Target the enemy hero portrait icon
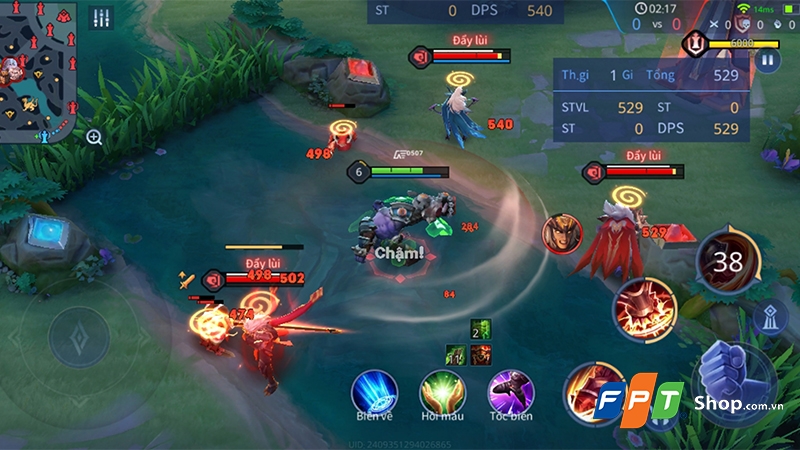The height and width of the screenshot is (450, 800). tap(561, 233)
